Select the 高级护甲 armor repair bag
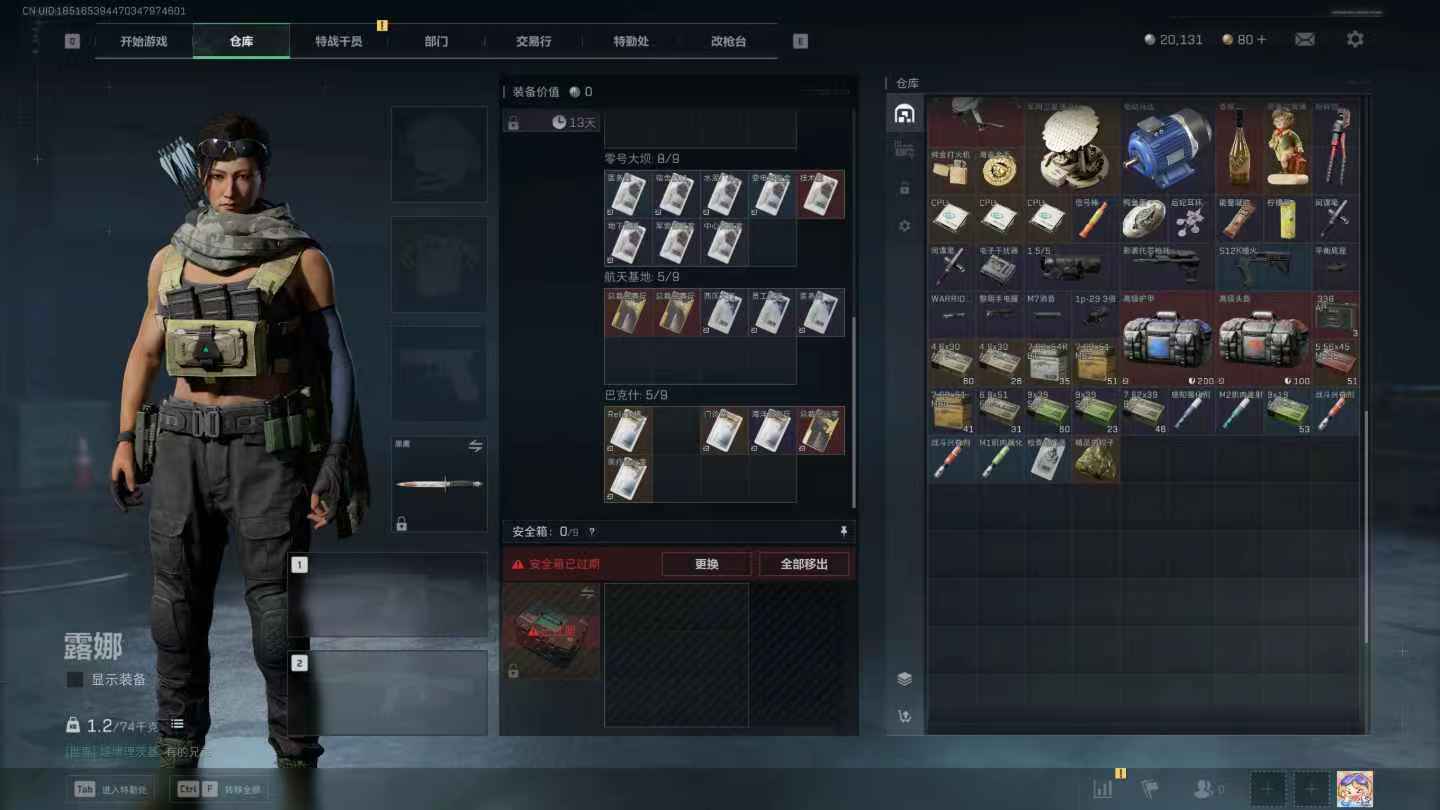The width and height of the screenshot is (1440, 810). (1166, 340)
